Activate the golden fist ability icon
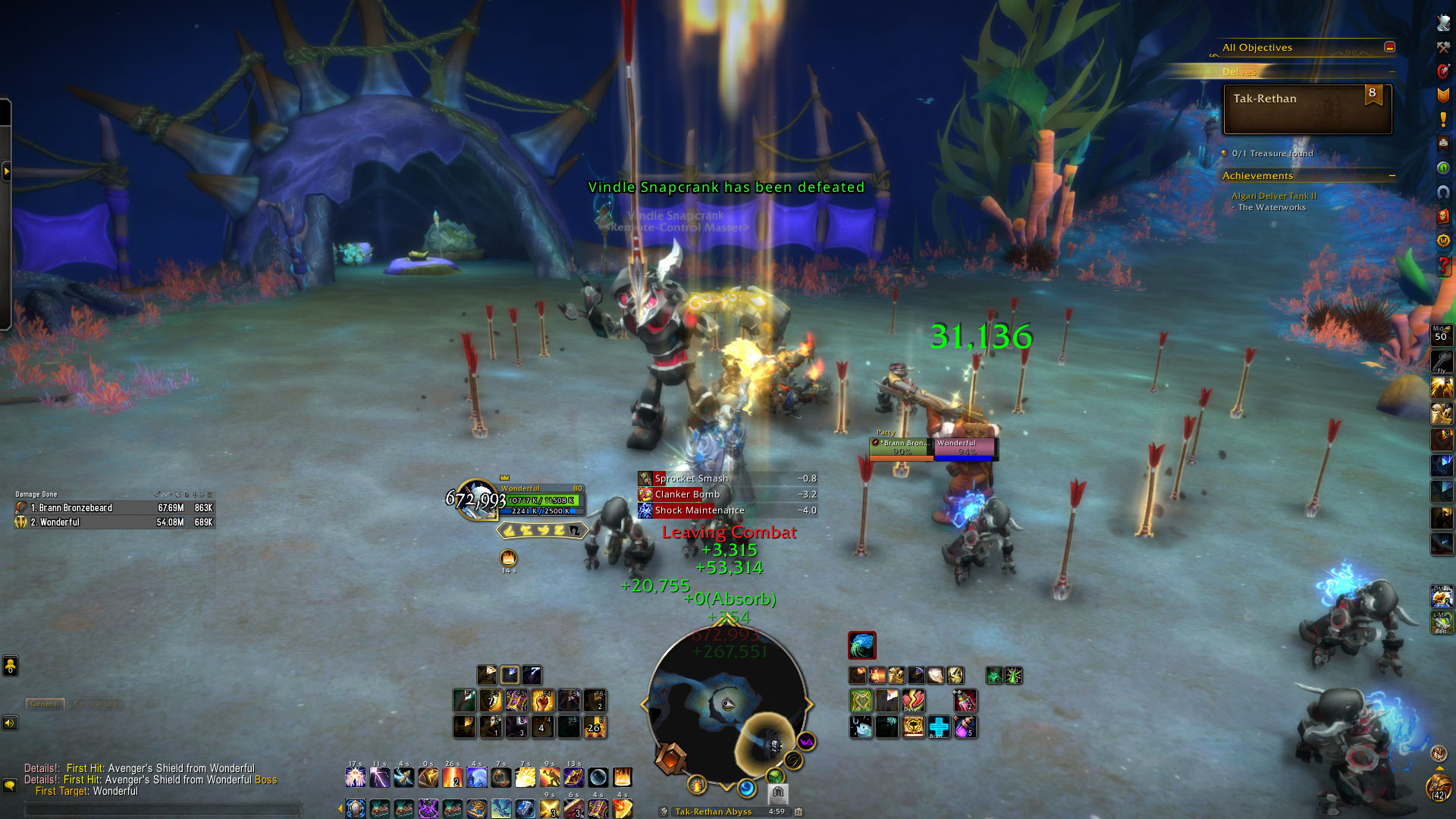This screenshot has height=819, width=1456. 542,700
